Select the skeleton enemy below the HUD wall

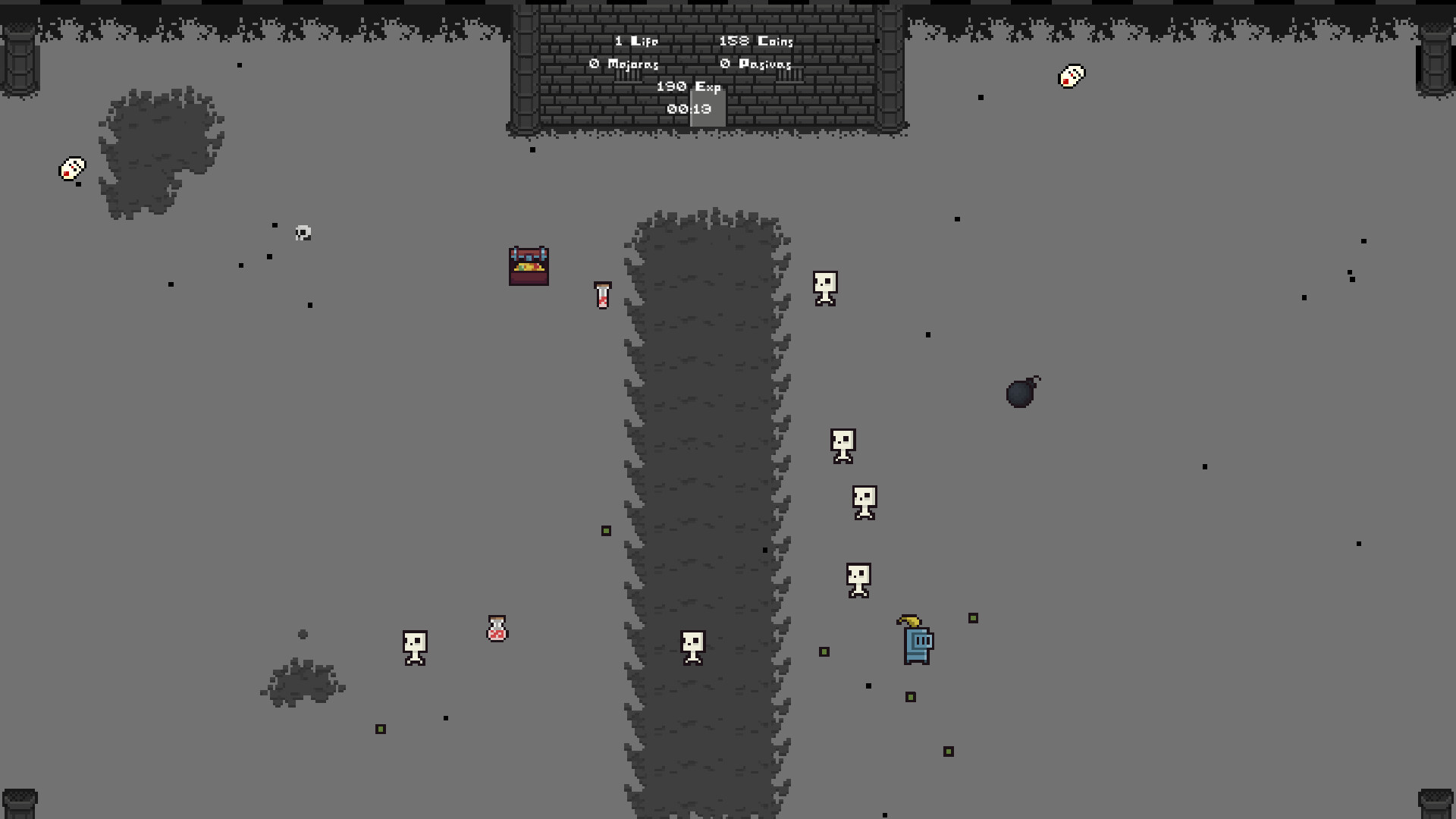(x=824, y=289)
